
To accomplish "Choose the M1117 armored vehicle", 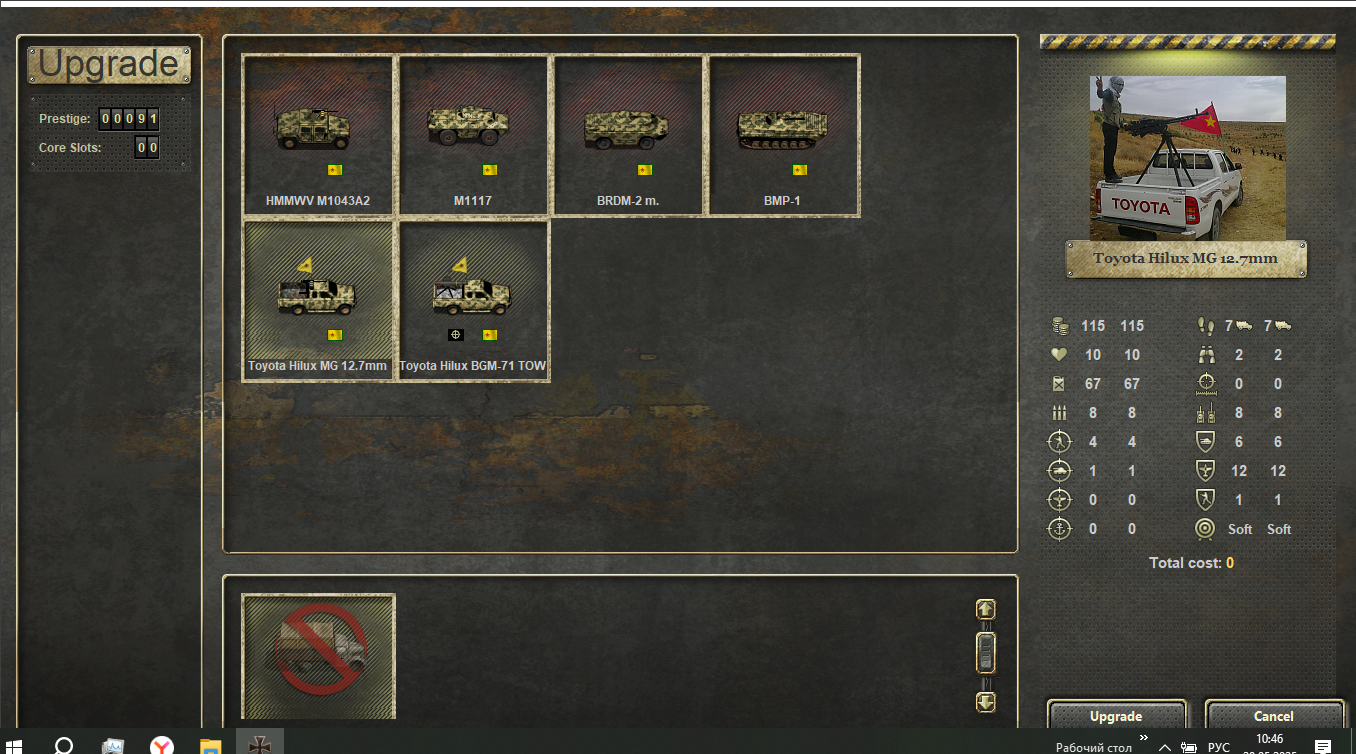I will 473,135.
